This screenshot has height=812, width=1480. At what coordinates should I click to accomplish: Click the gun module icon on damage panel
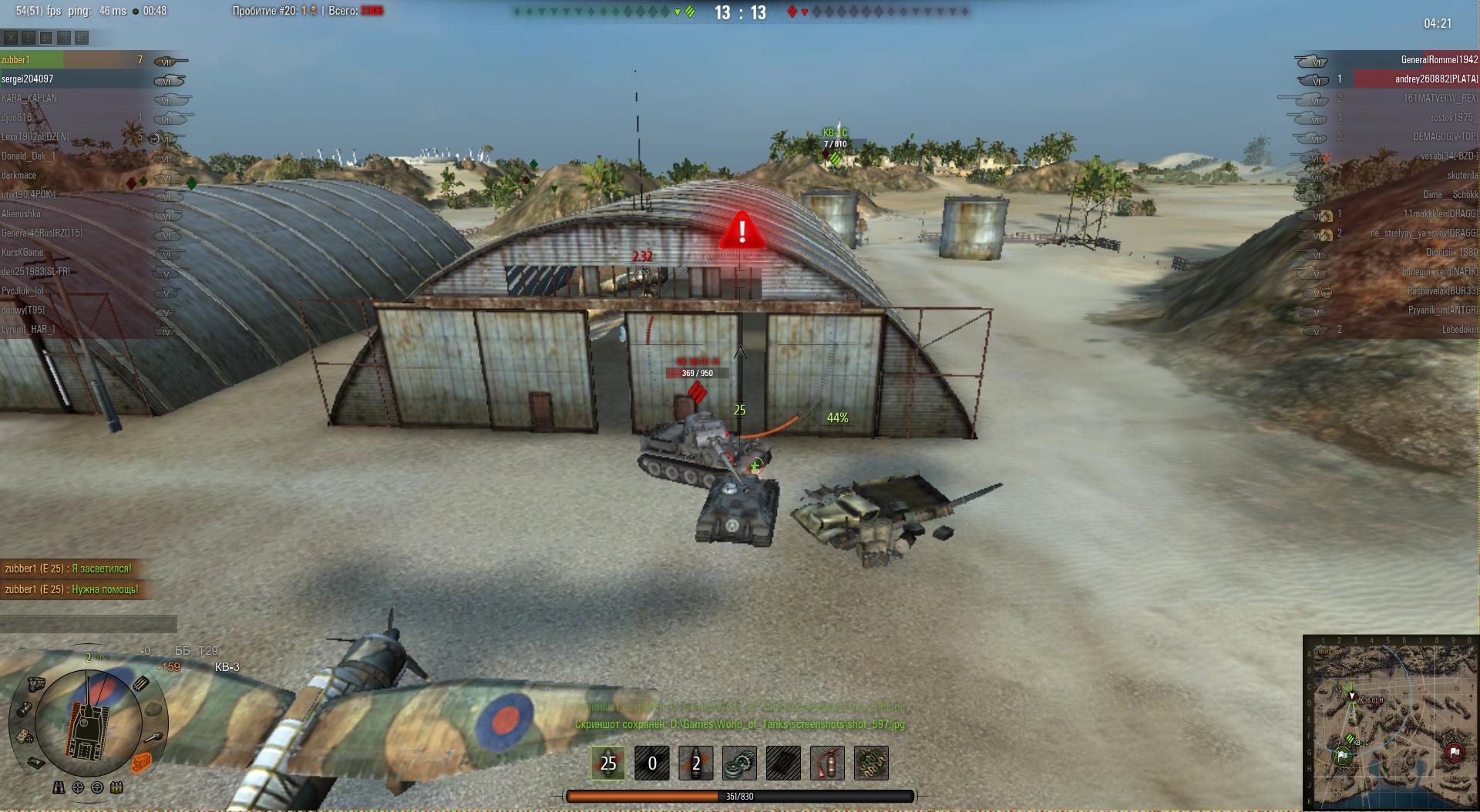154,737
